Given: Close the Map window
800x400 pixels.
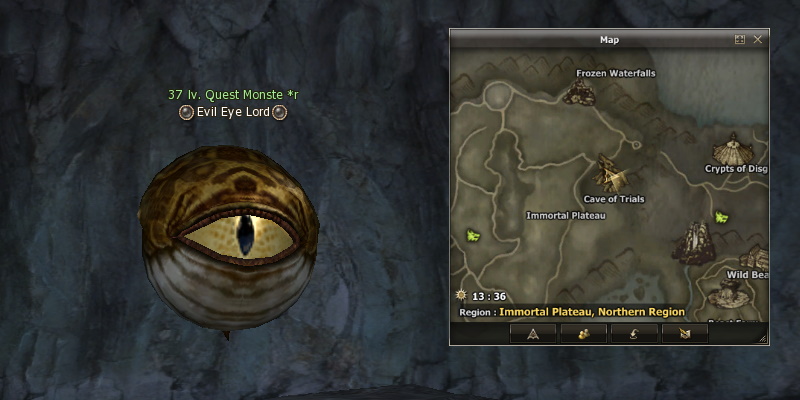Looking at the screenshot, I should tap(758, 40).
